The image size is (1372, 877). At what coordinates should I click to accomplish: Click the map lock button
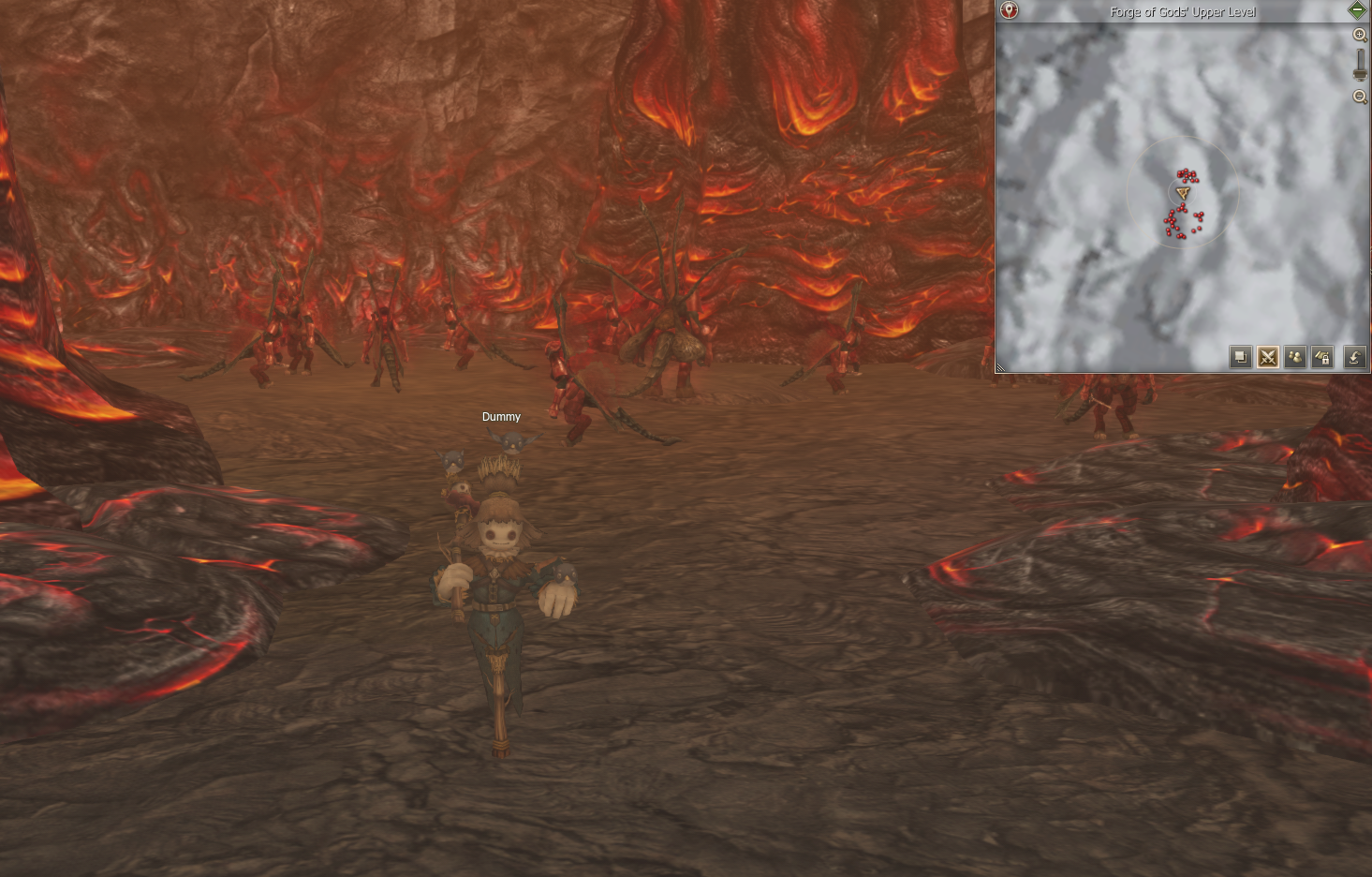tap(1322, 357)
